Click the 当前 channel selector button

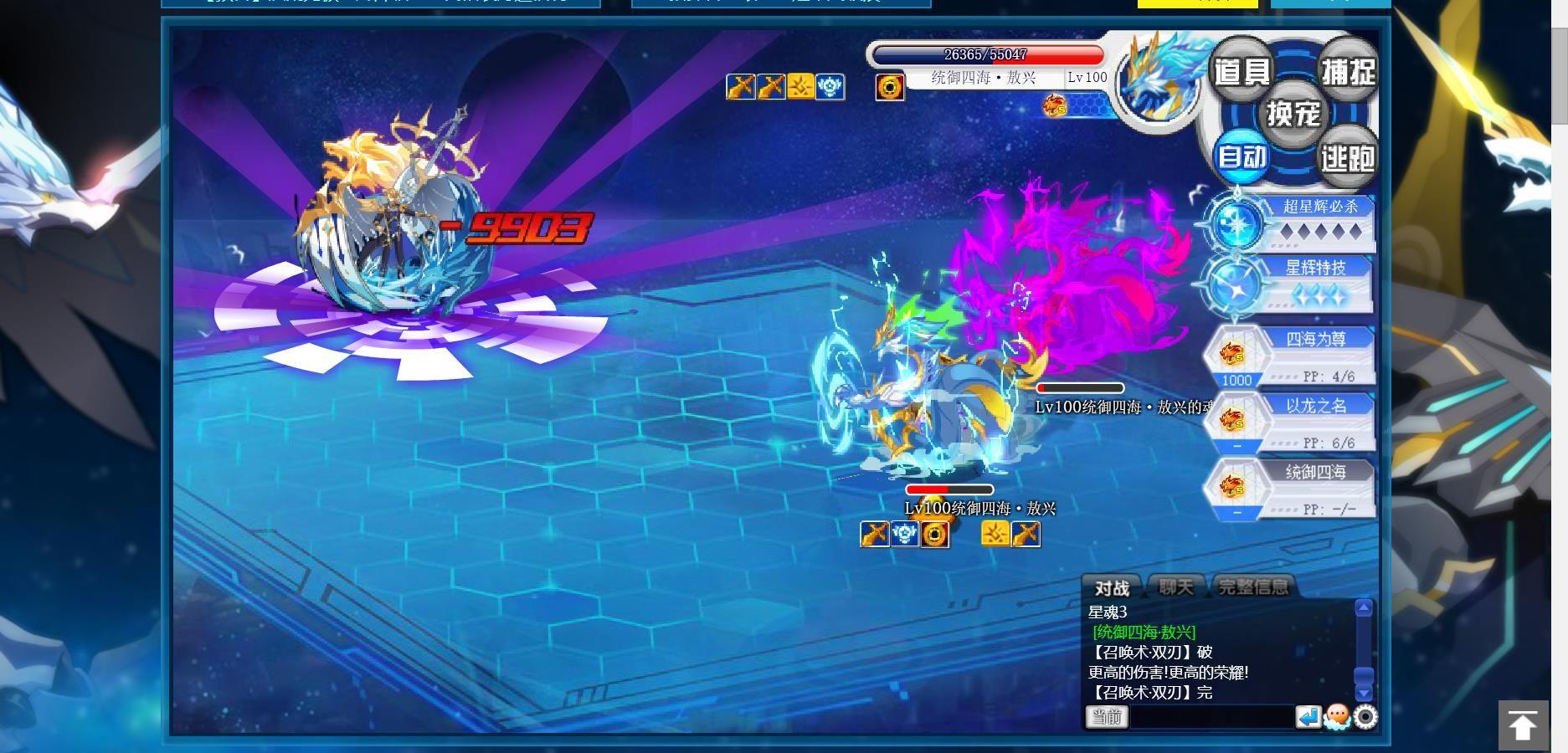(1107, 717)
